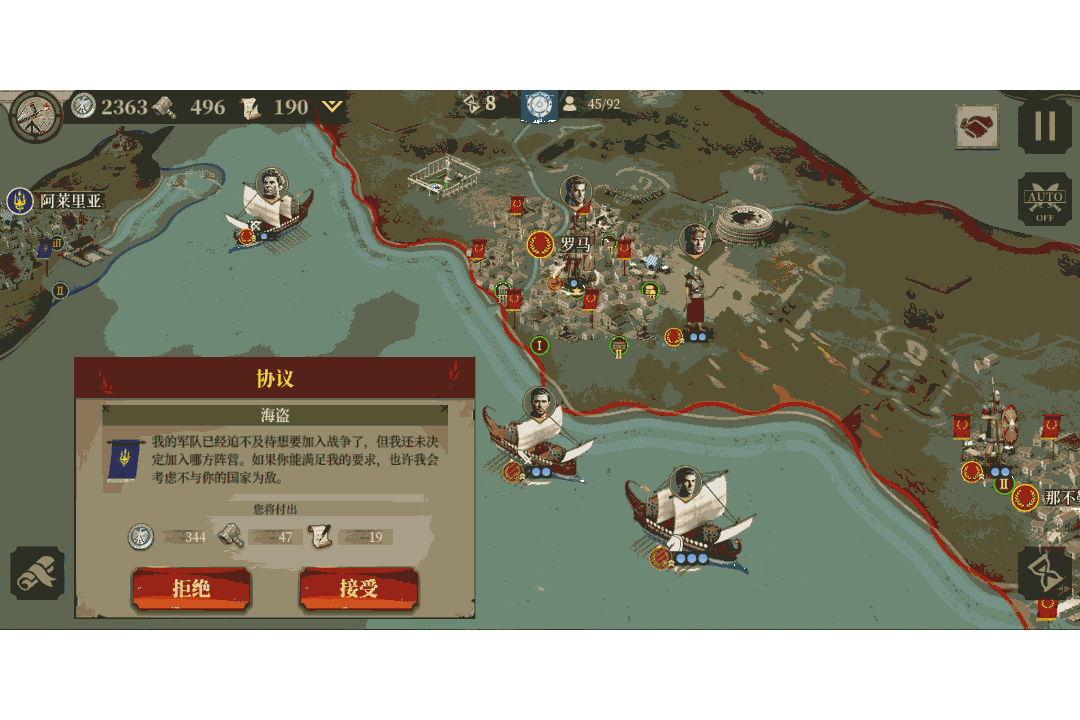Decline the pirate agreement with 拒绝
This screenshot has height=720, width=1080.
coord(191,589)
